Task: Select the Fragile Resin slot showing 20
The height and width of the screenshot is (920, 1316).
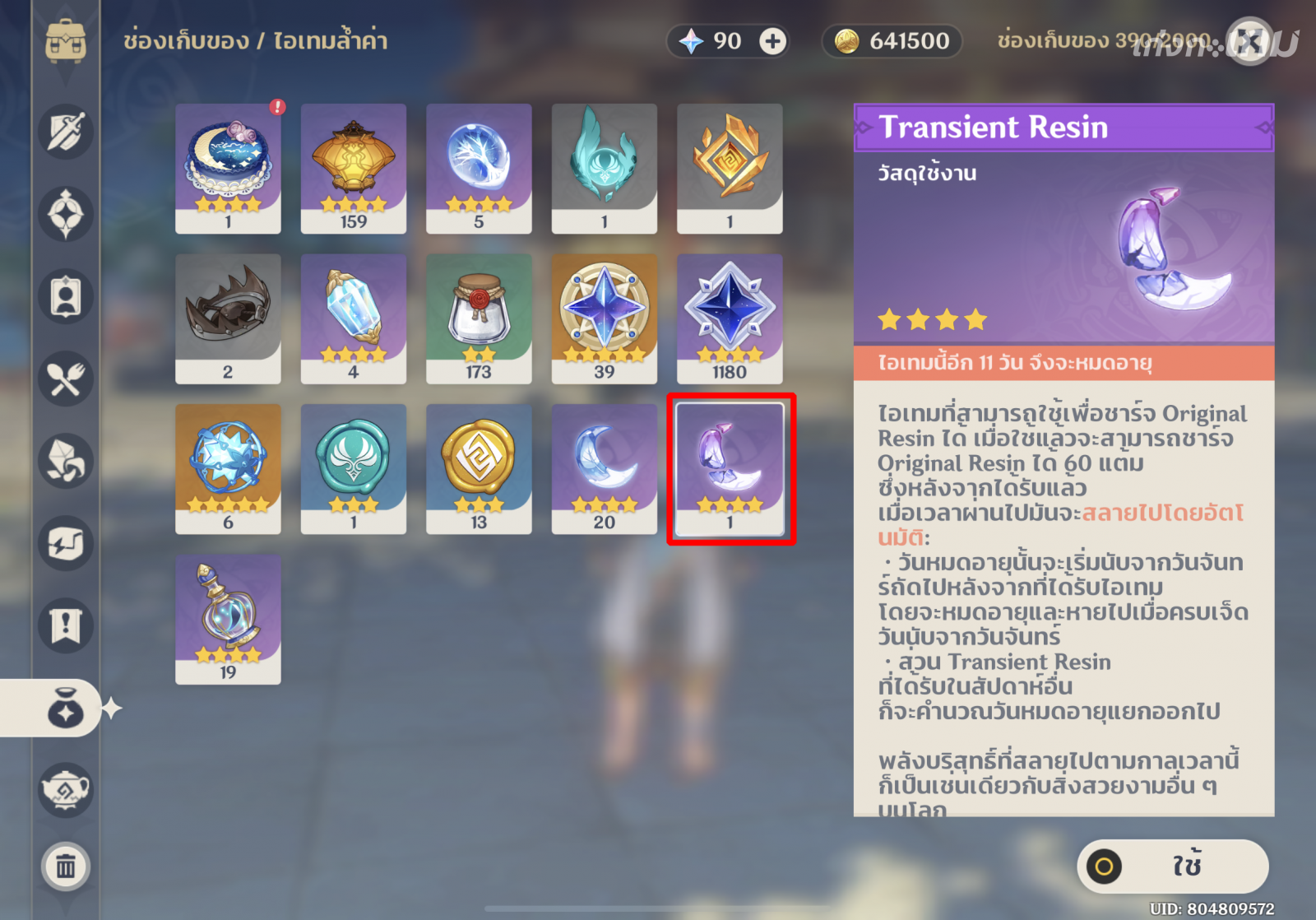Action: coord(605,468)
